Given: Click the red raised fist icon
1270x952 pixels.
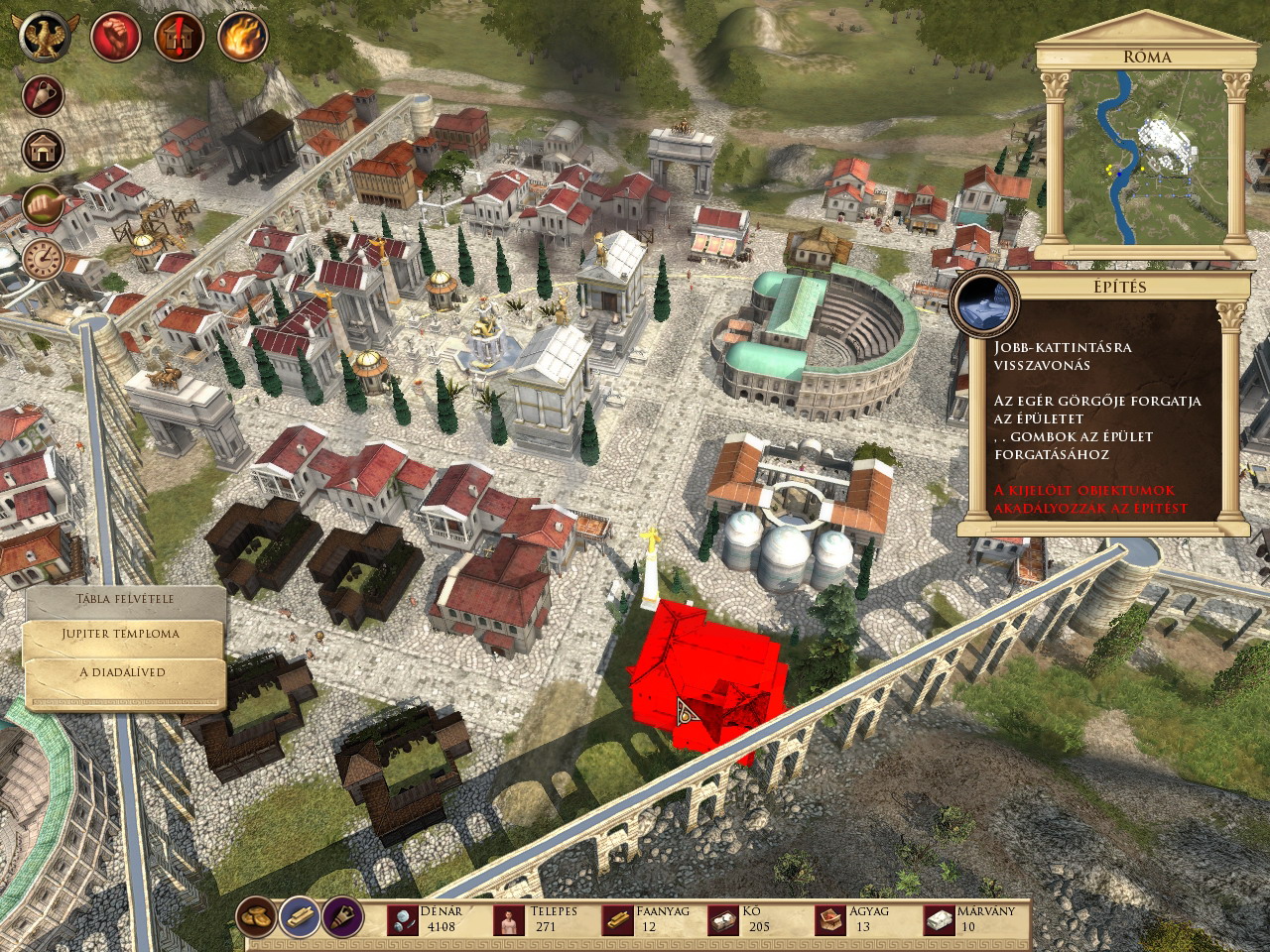Looking at the screenshot, I should tap(115, 38).
